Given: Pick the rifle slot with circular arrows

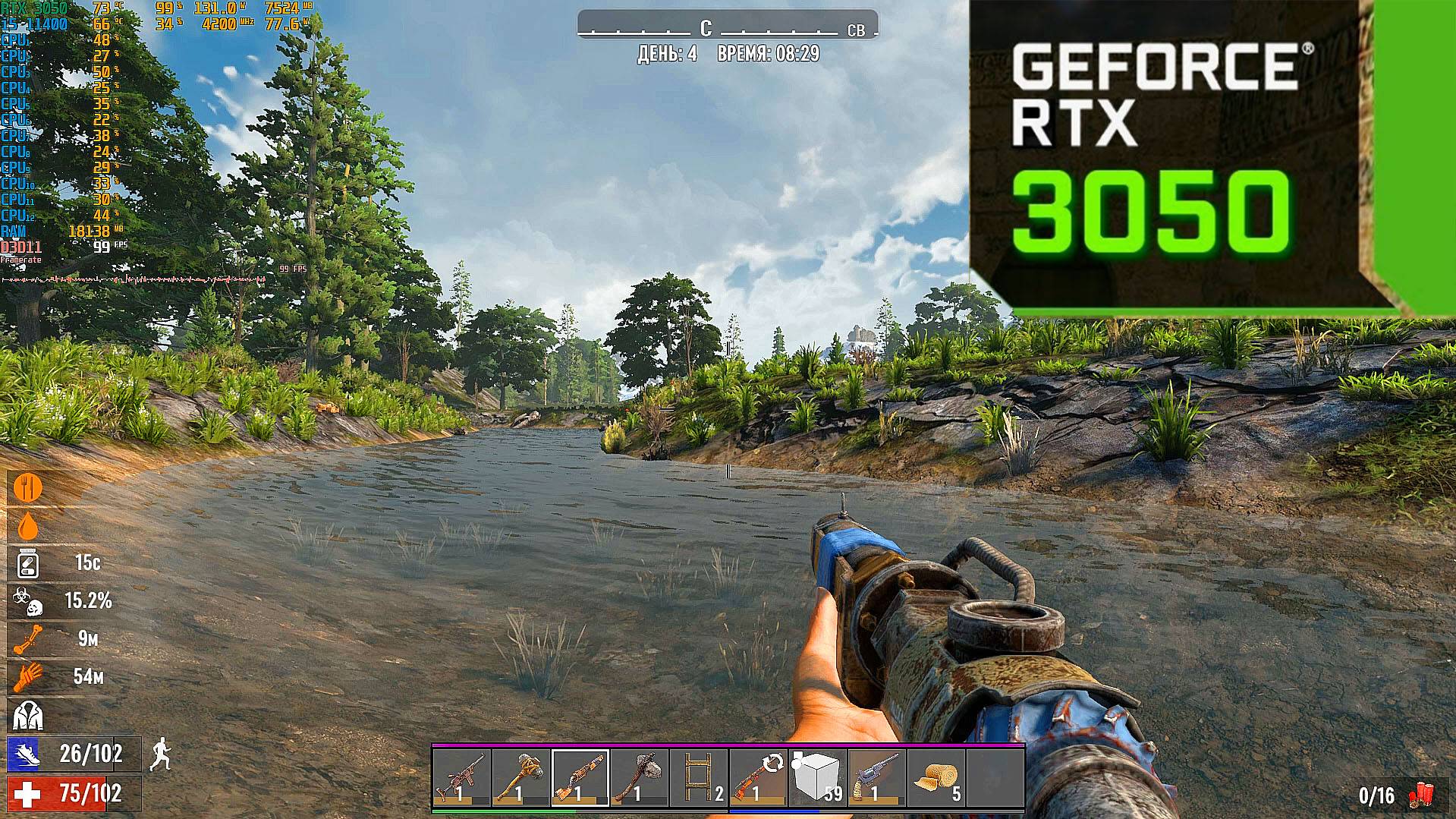Looking at the screenshot, I should [x=757, y=777].
